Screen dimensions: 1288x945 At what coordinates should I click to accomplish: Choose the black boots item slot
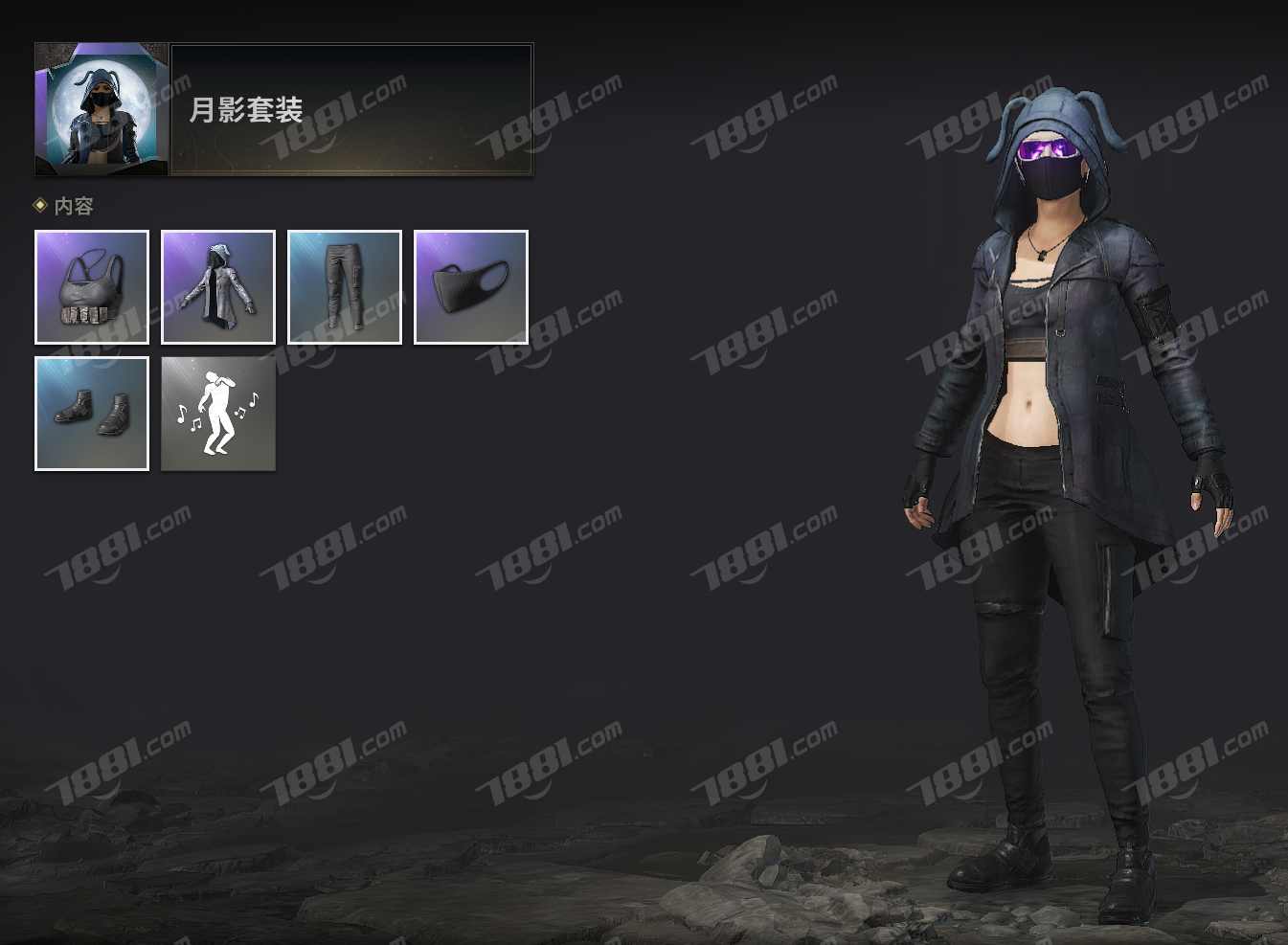[x=92, y=414]
